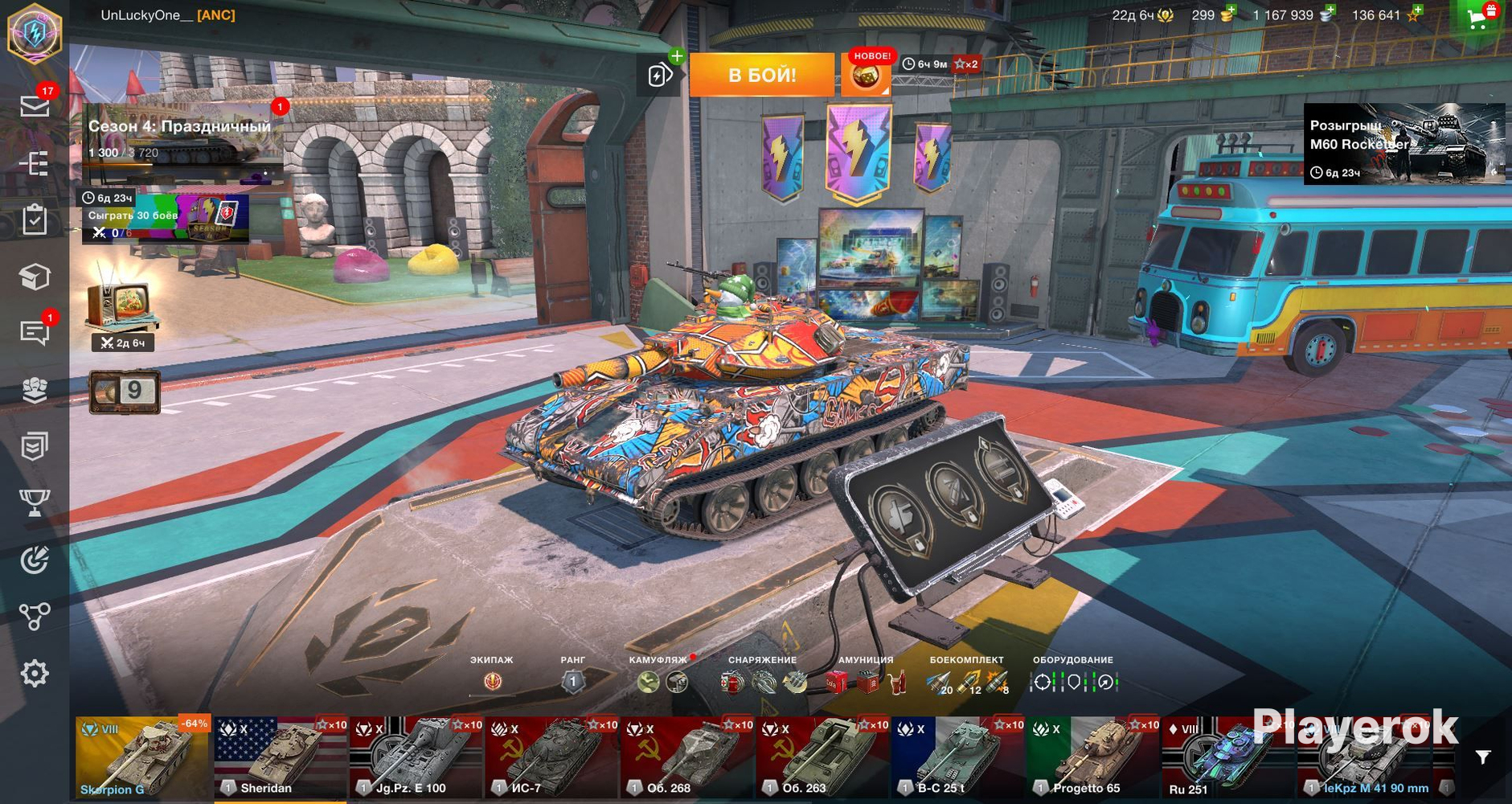The height and width of the screenshot is (804, 1512).
Task: Open the trophy tournaments menu
Action: pos(35,503)
